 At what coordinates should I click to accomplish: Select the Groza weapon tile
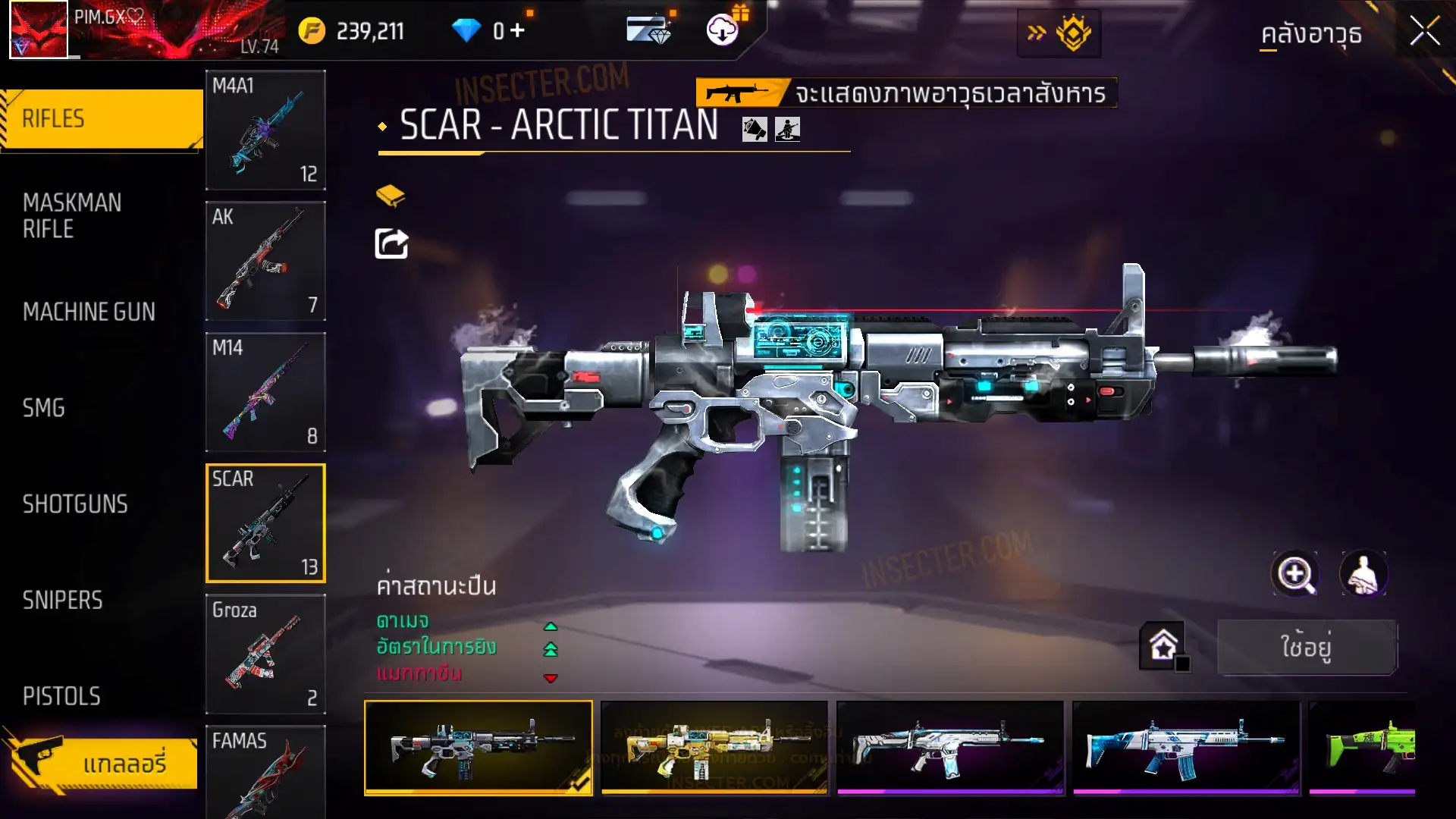click(265, 654)
